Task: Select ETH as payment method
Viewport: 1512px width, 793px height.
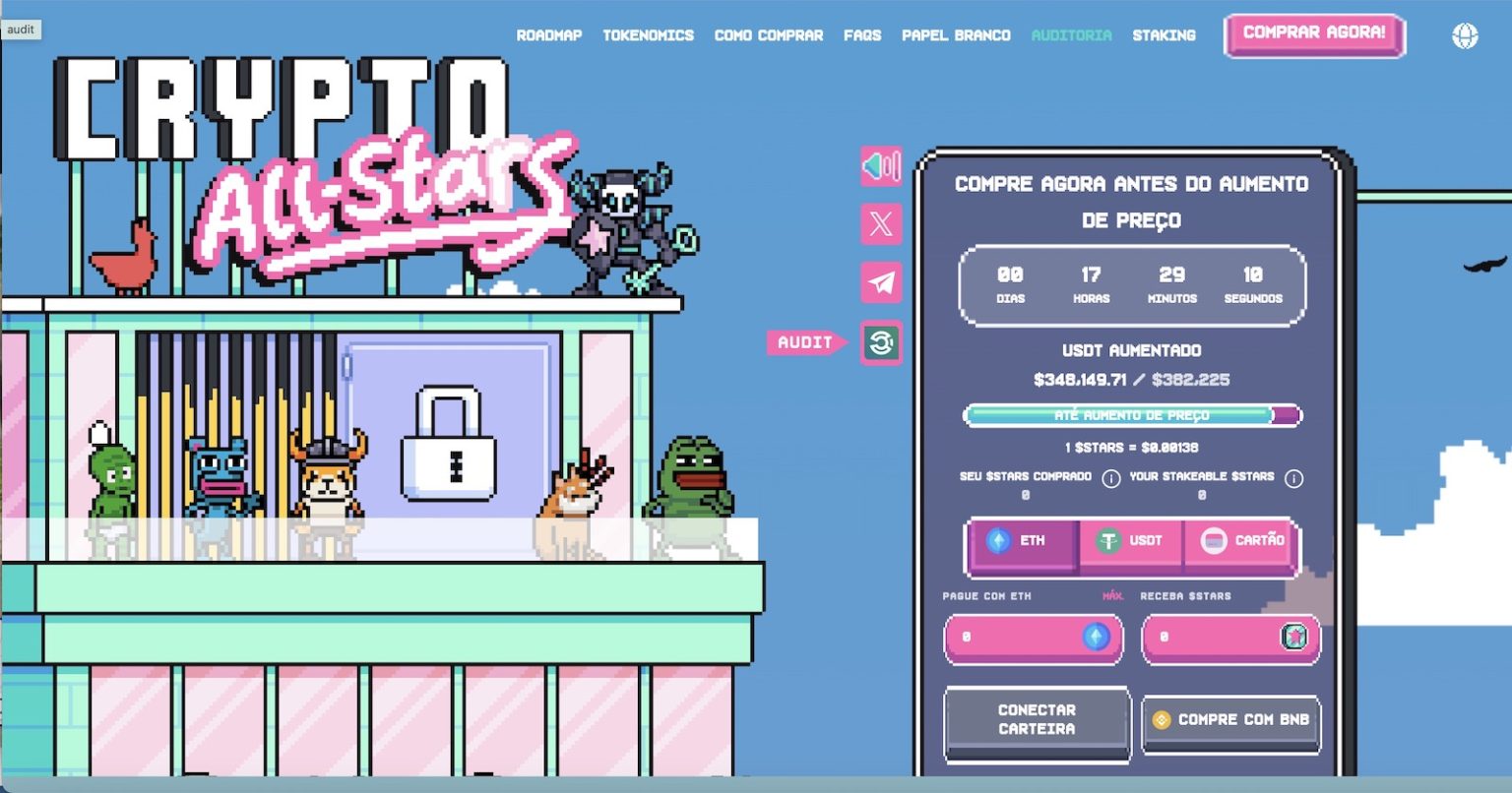Action: (x=1024, y=540)
